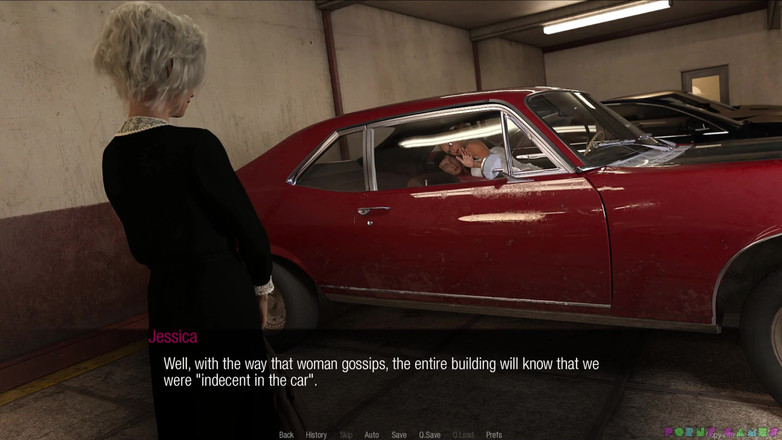The width and height of the screenshot is (782, 440).
Task: Open the dialogue History log
Action: coord(316,435)
